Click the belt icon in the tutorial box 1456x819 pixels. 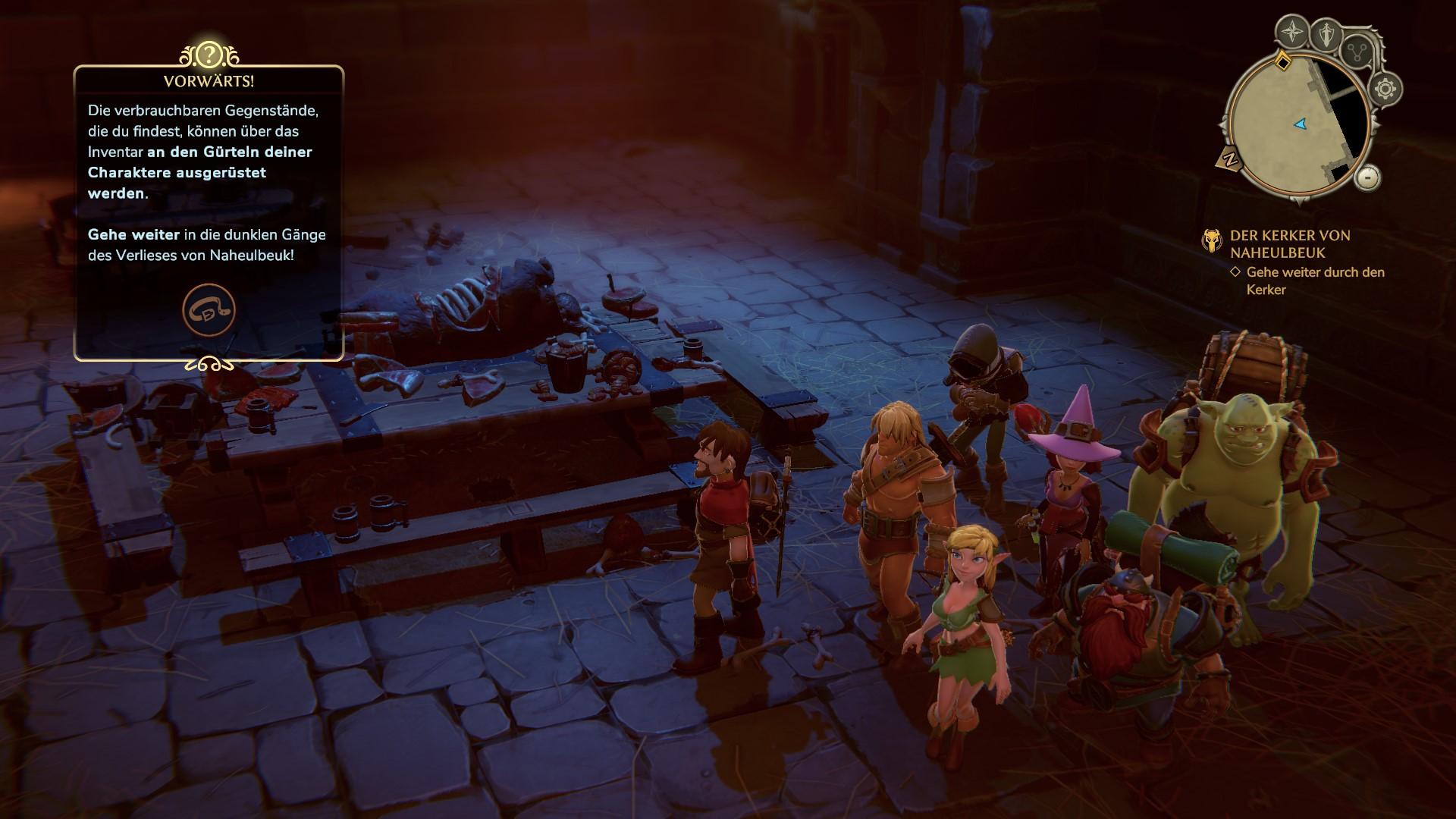(x=209, y=310)
